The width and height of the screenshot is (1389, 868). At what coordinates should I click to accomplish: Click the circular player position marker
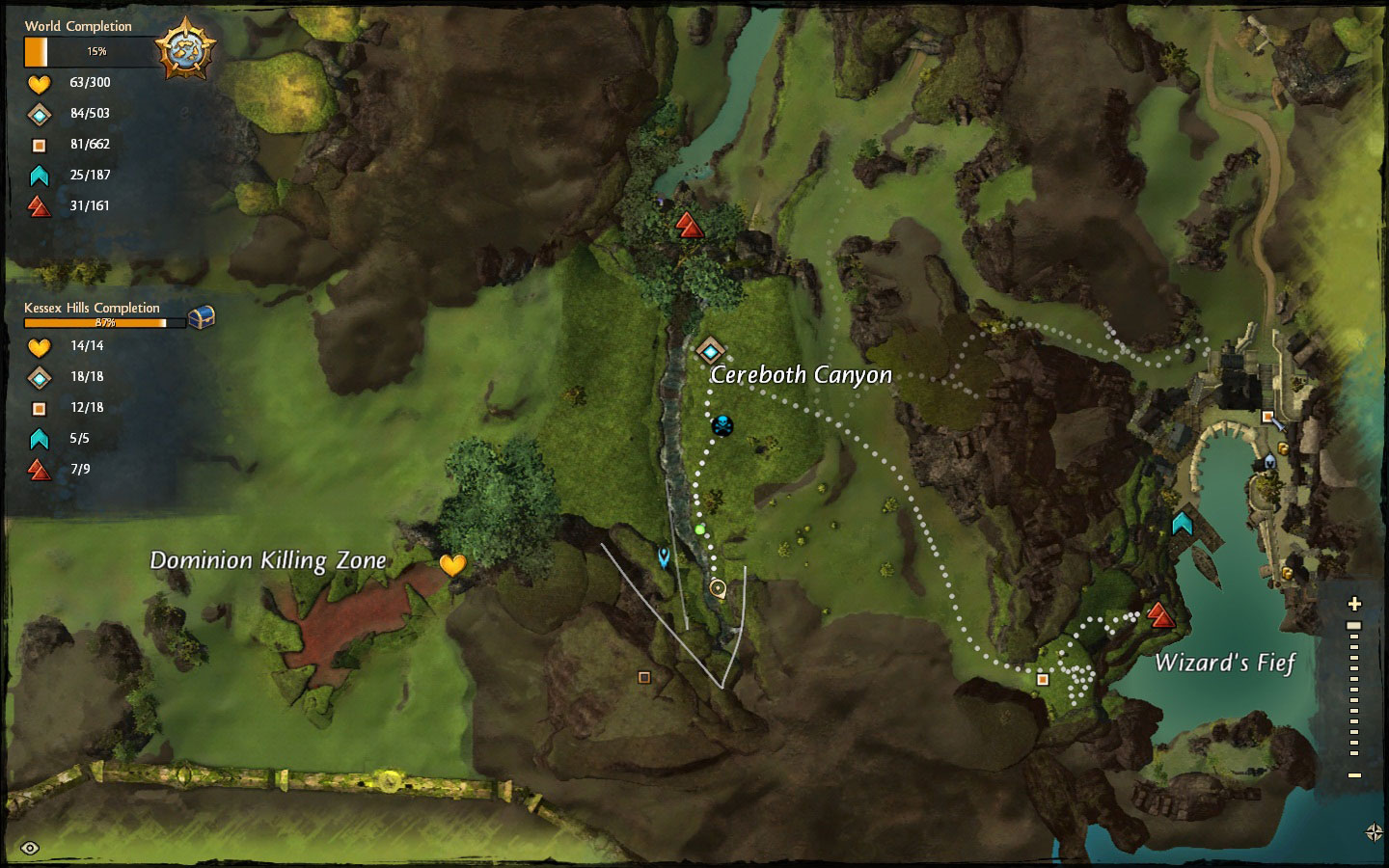tap(718, 587)
